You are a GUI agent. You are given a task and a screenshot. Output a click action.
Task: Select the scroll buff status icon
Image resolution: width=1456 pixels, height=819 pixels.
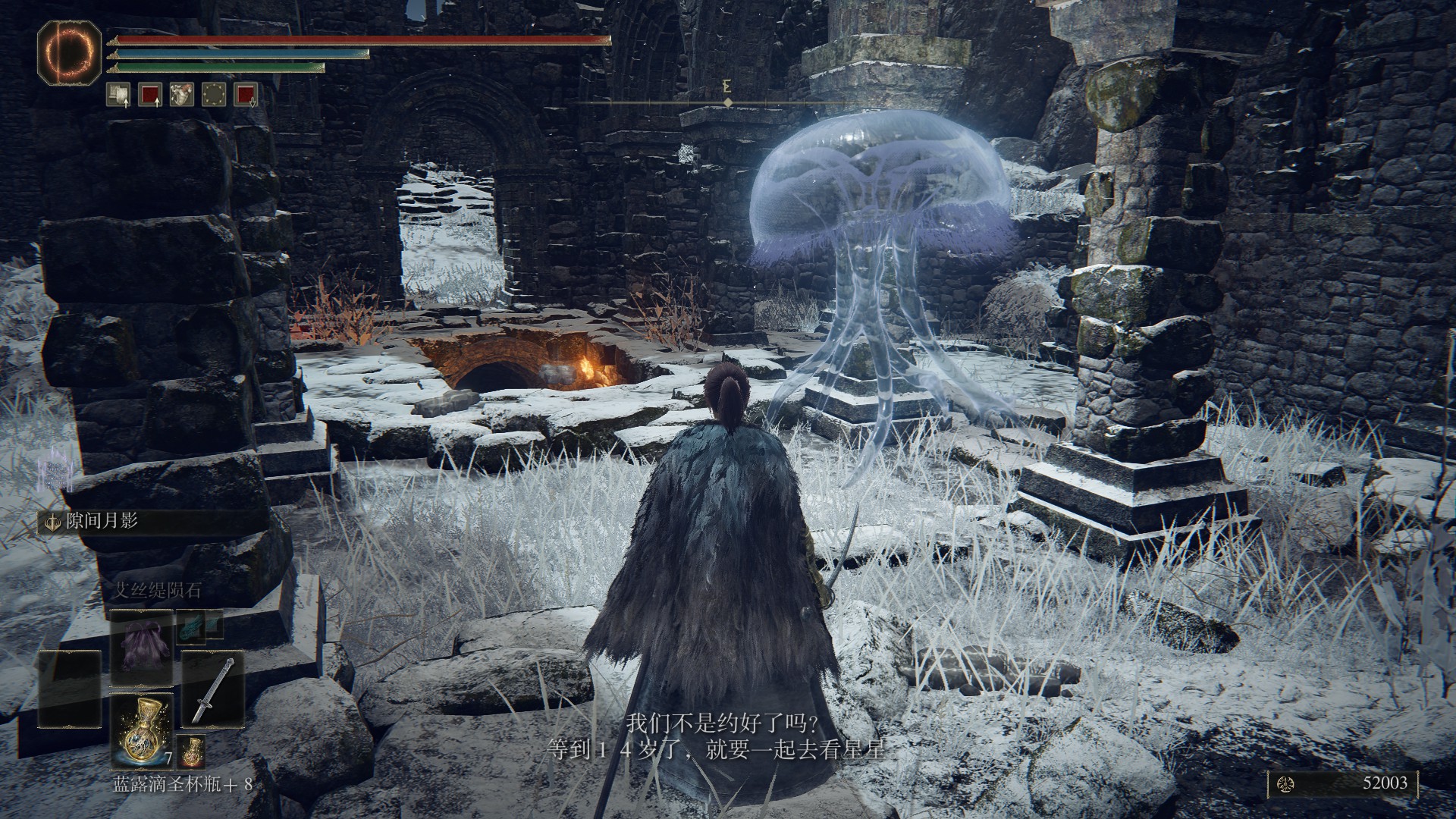click(118, 94)
